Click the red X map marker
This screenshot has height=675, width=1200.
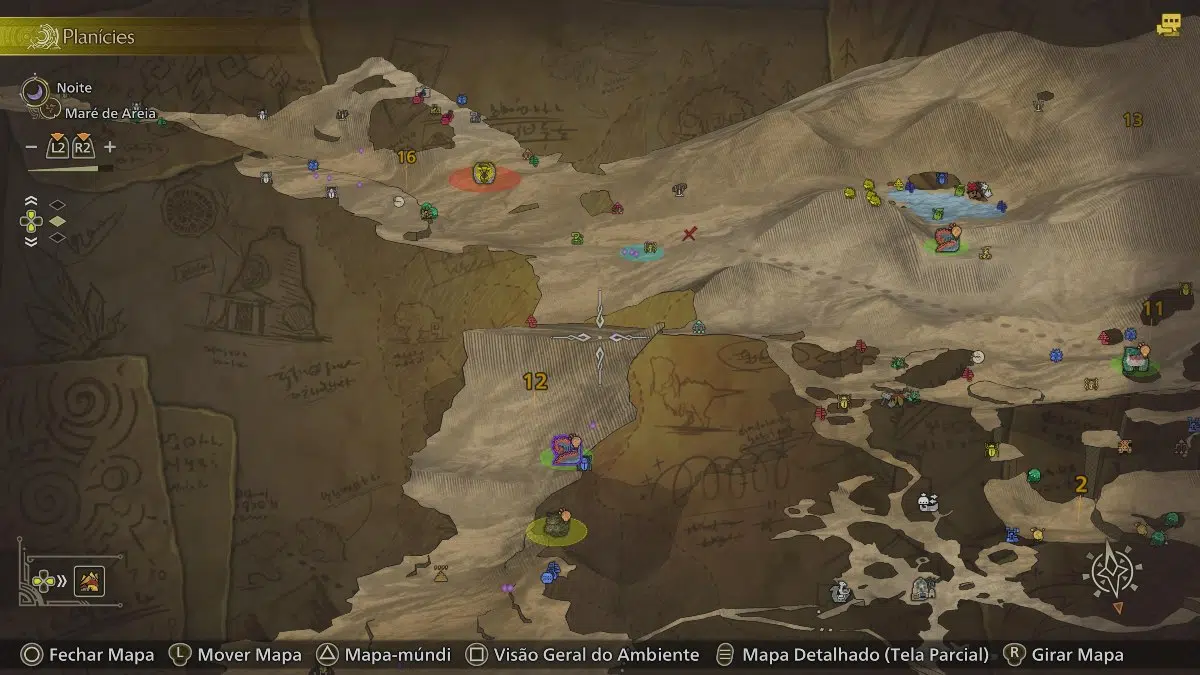[689, 234]
